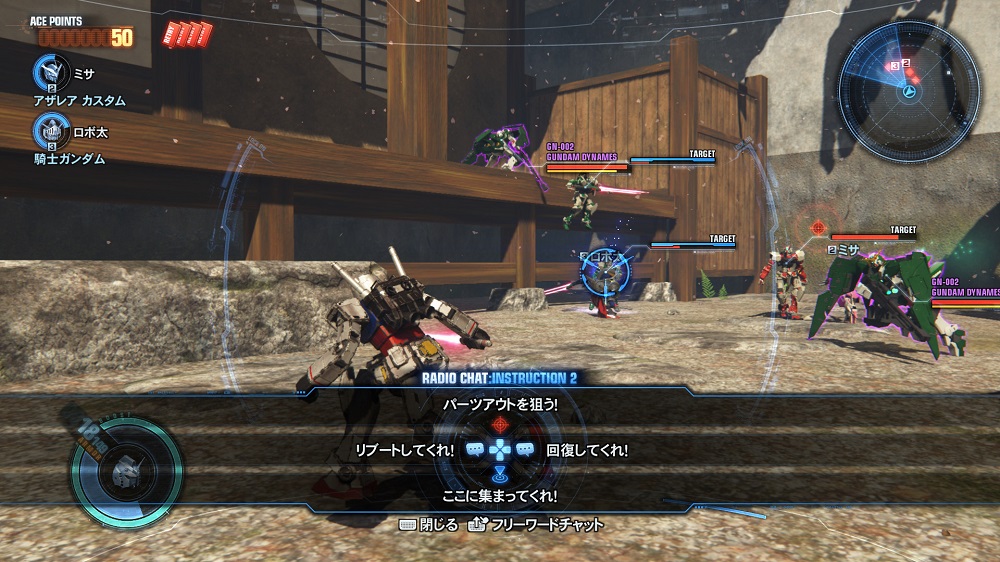Send the ここに集まってくれ! instruction
The width and height of the screenshot is (1000, 562).
coord(500,495)
